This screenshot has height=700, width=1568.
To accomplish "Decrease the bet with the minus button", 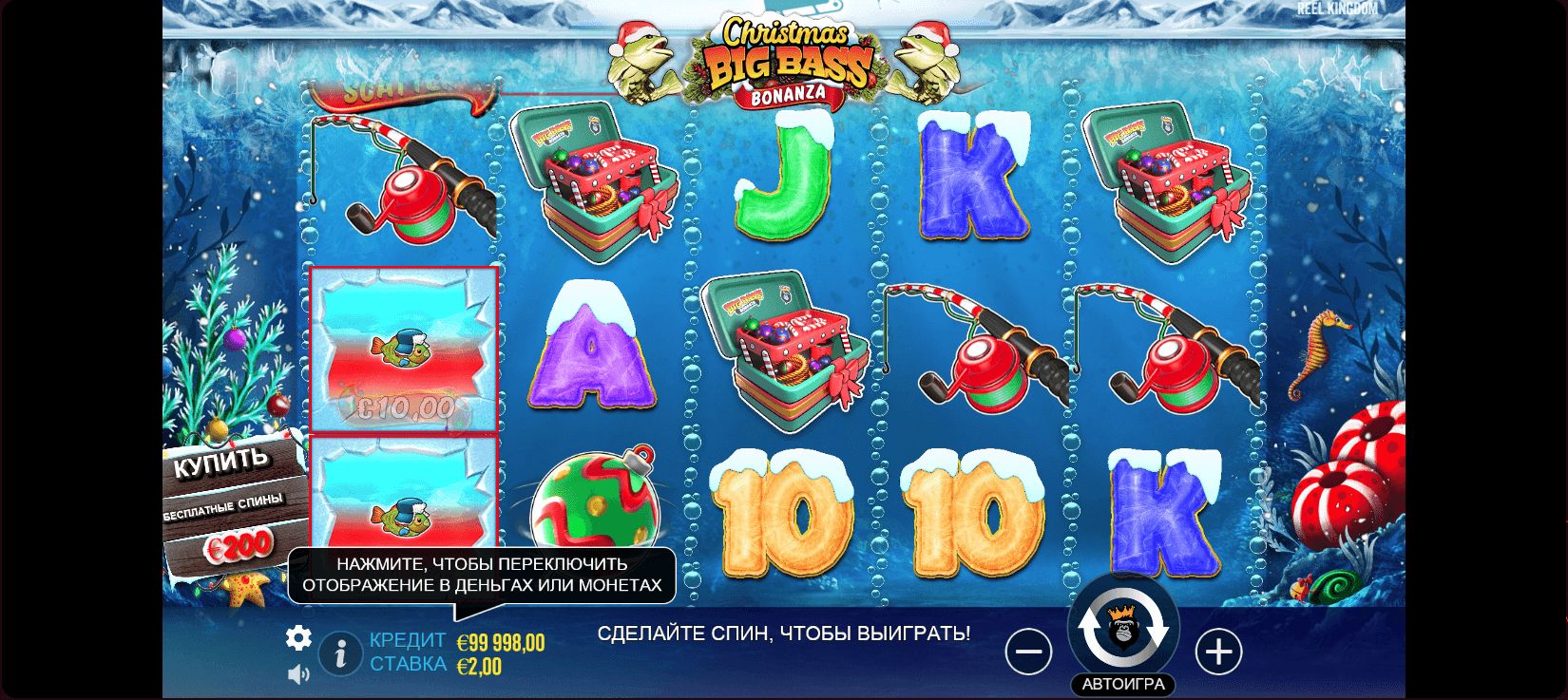I will pos(1028,652).
